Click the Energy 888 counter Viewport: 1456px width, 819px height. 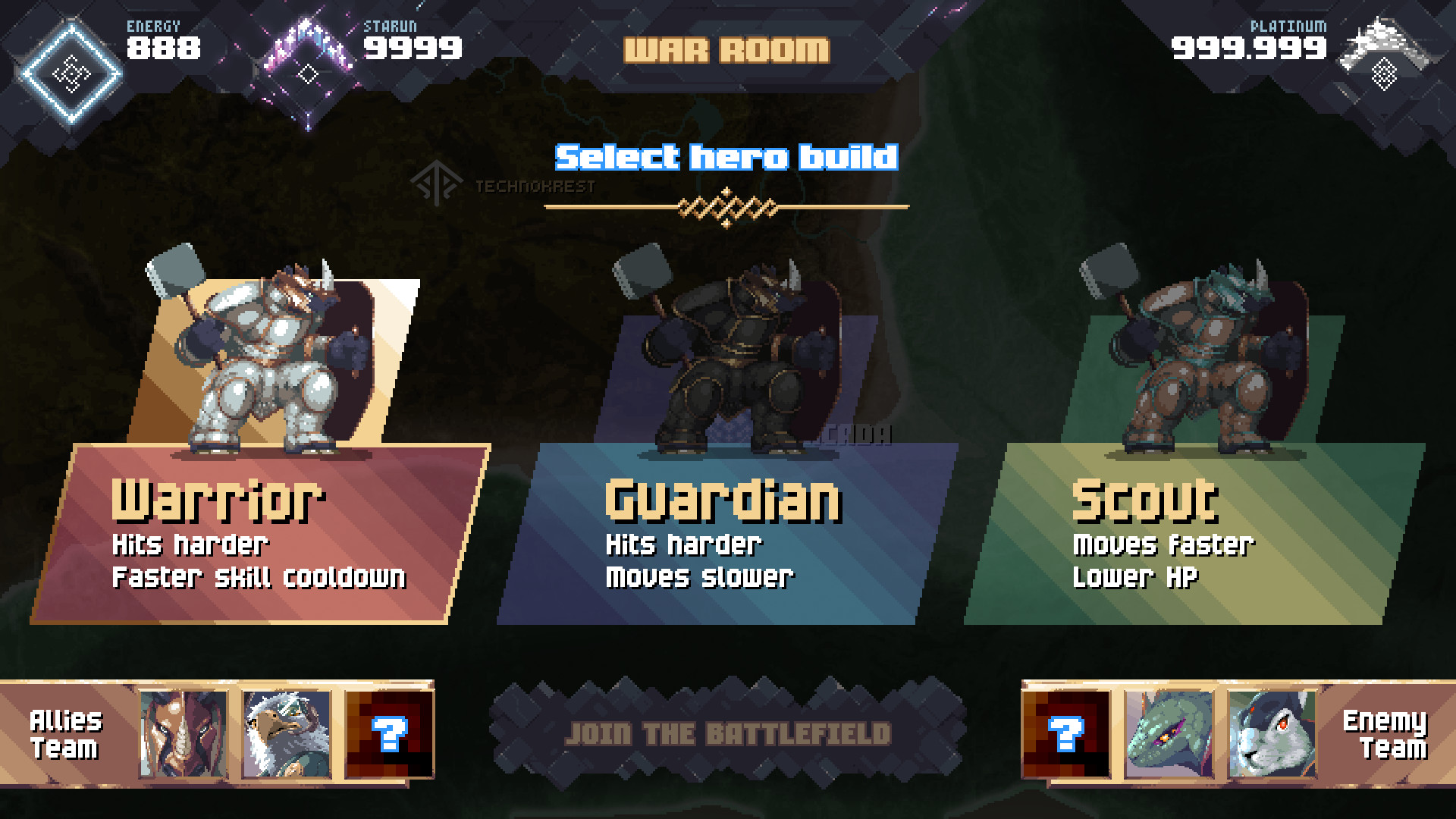point(162,49)
